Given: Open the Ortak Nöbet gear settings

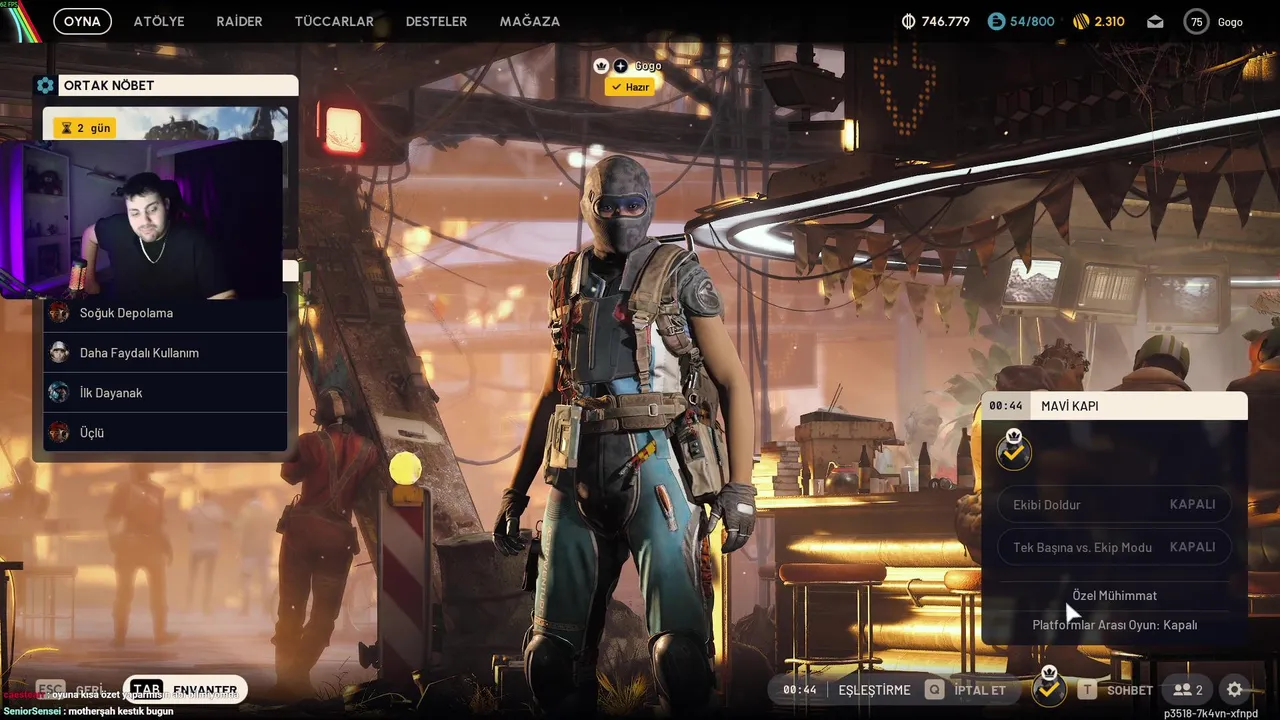Looking at the screenshot, I should point(45,86).
